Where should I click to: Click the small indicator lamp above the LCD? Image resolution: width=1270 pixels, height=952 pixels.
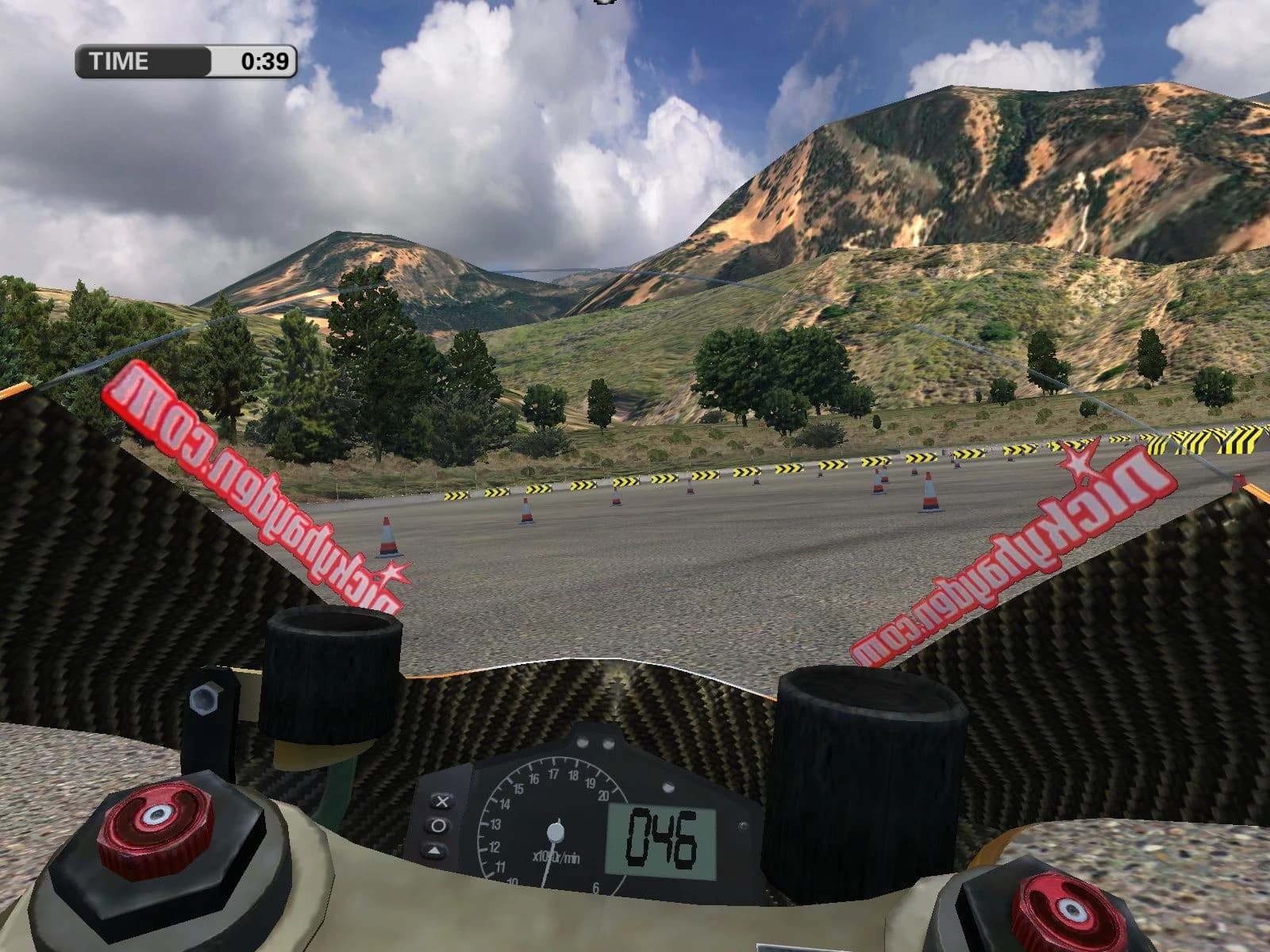[668, 787]
